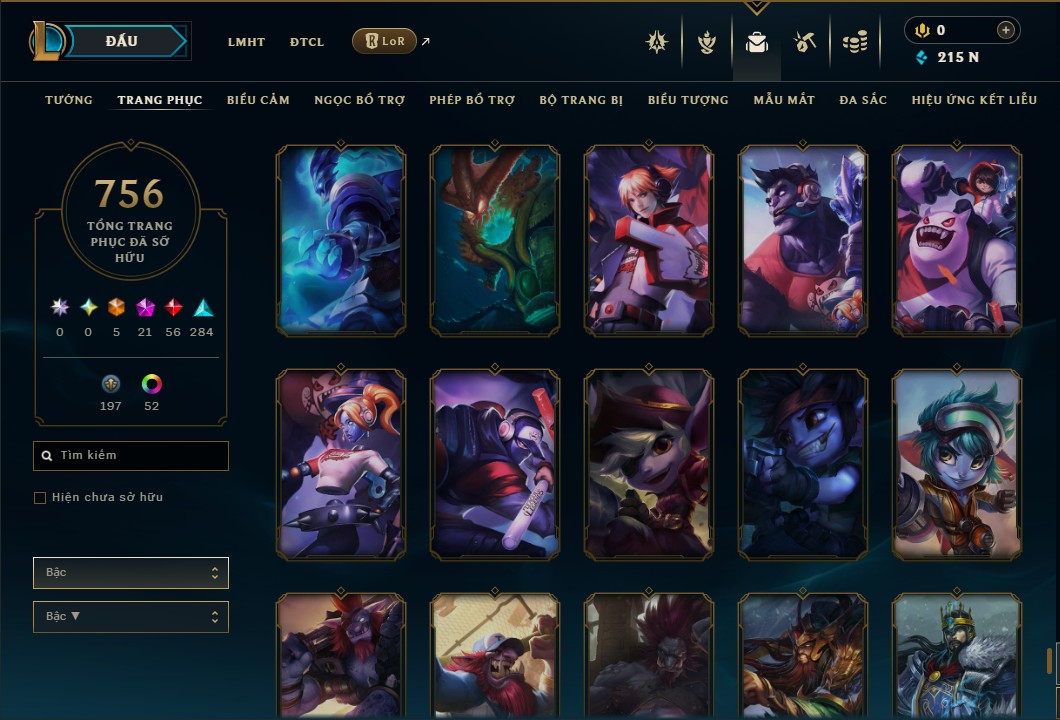Click the ĐẤU play button
1060x720 pixels.
coord(122,41)
